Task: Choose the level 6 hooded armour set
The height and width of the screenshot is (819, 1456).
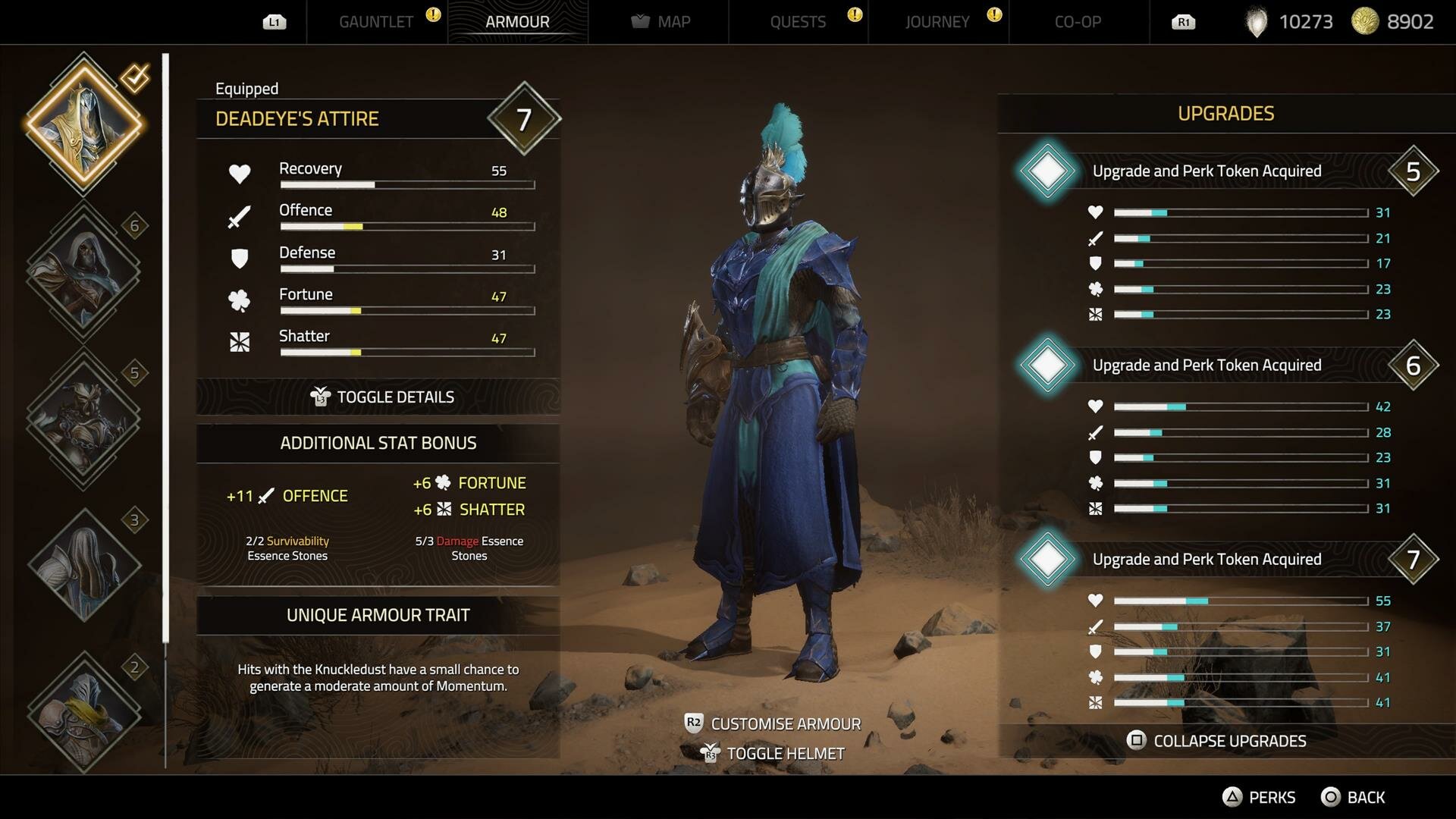Action: pos(83,271)
